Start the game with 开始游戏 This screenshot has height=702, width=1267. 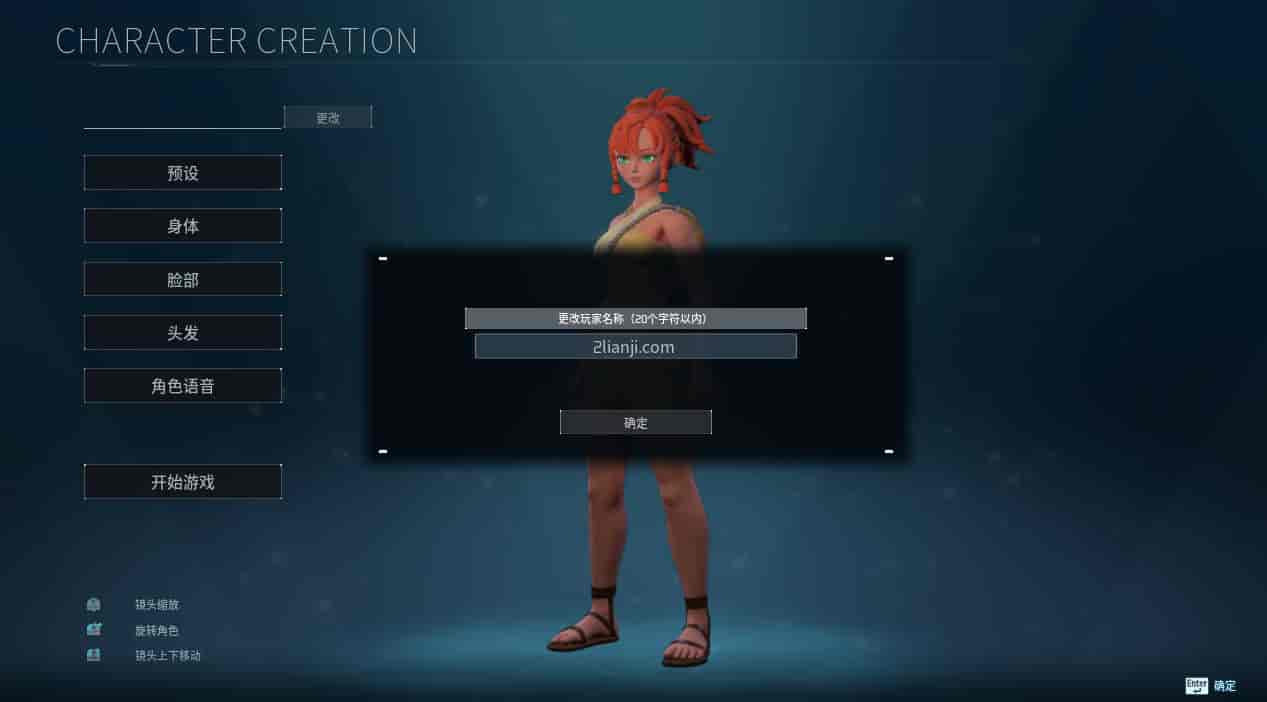(183, 482)
